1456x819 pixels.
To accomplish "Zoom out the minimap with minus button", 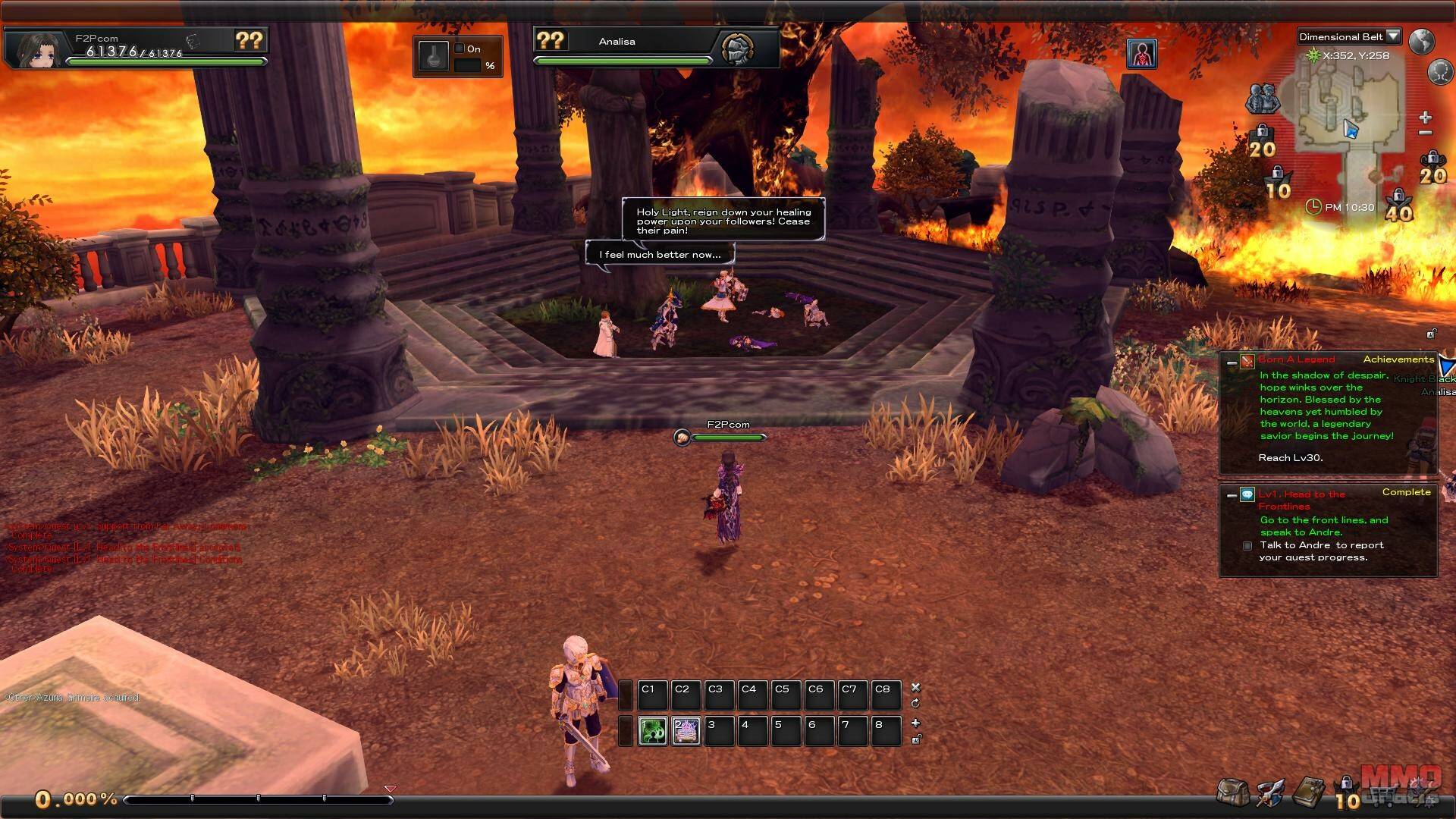I will 1425,133.
